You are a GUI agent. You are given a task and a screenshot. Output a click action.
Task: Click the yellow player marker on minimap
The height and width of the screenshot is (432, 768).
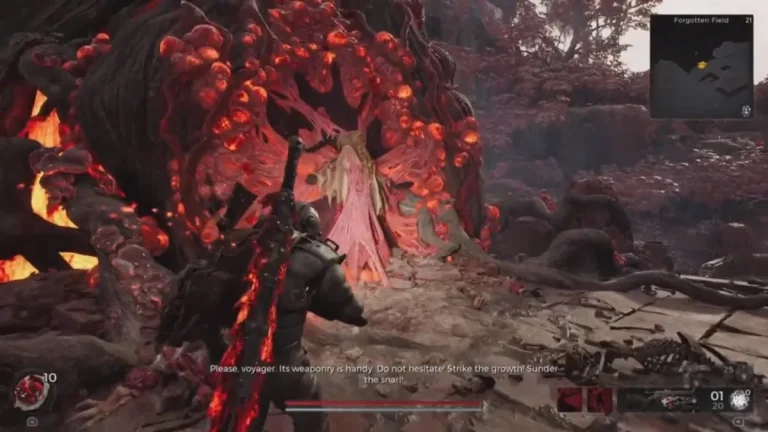702,65
